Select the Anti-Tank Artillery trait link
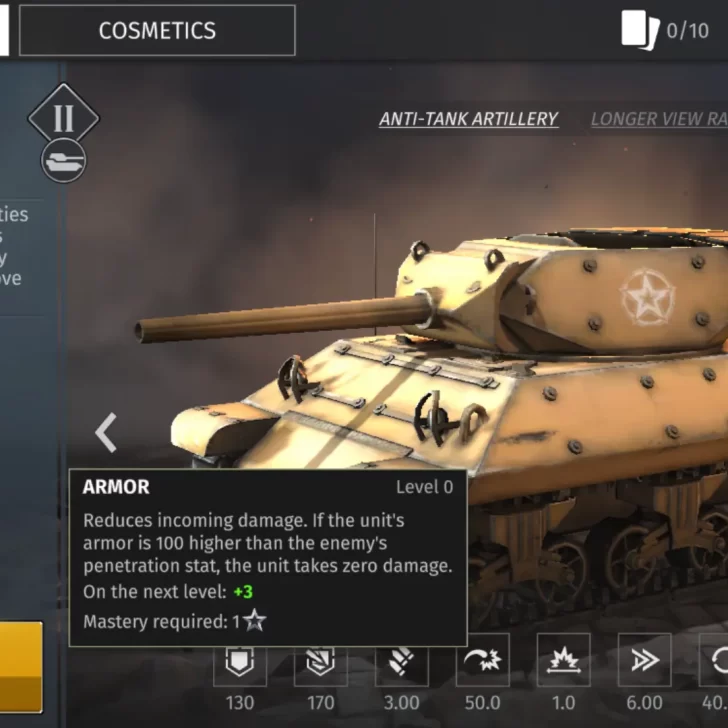Viewport: 728px width, 728px height. pyautogui.click(x=468, y=119)
